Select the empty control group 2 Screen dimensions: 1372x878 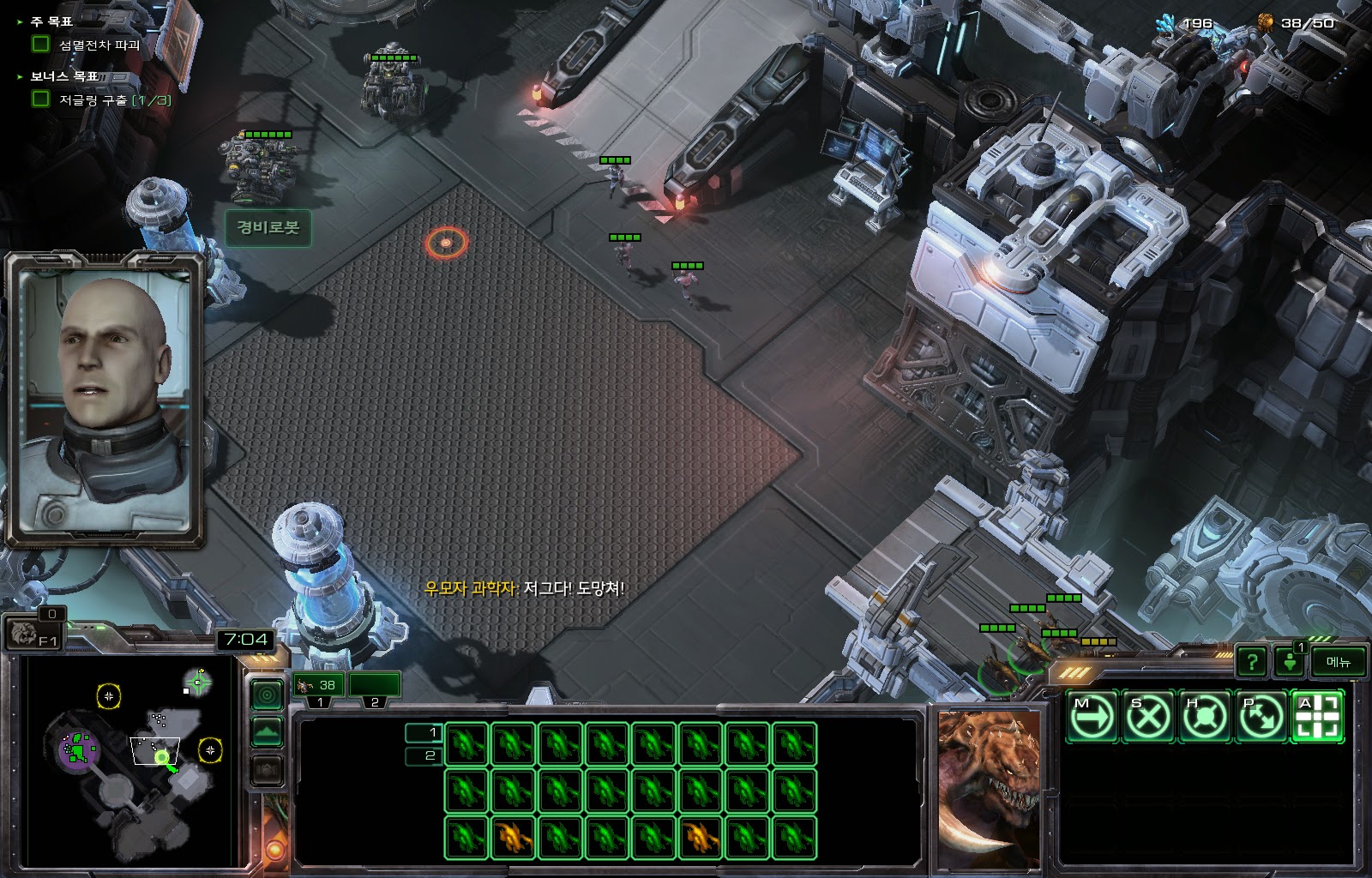[375, 685]
